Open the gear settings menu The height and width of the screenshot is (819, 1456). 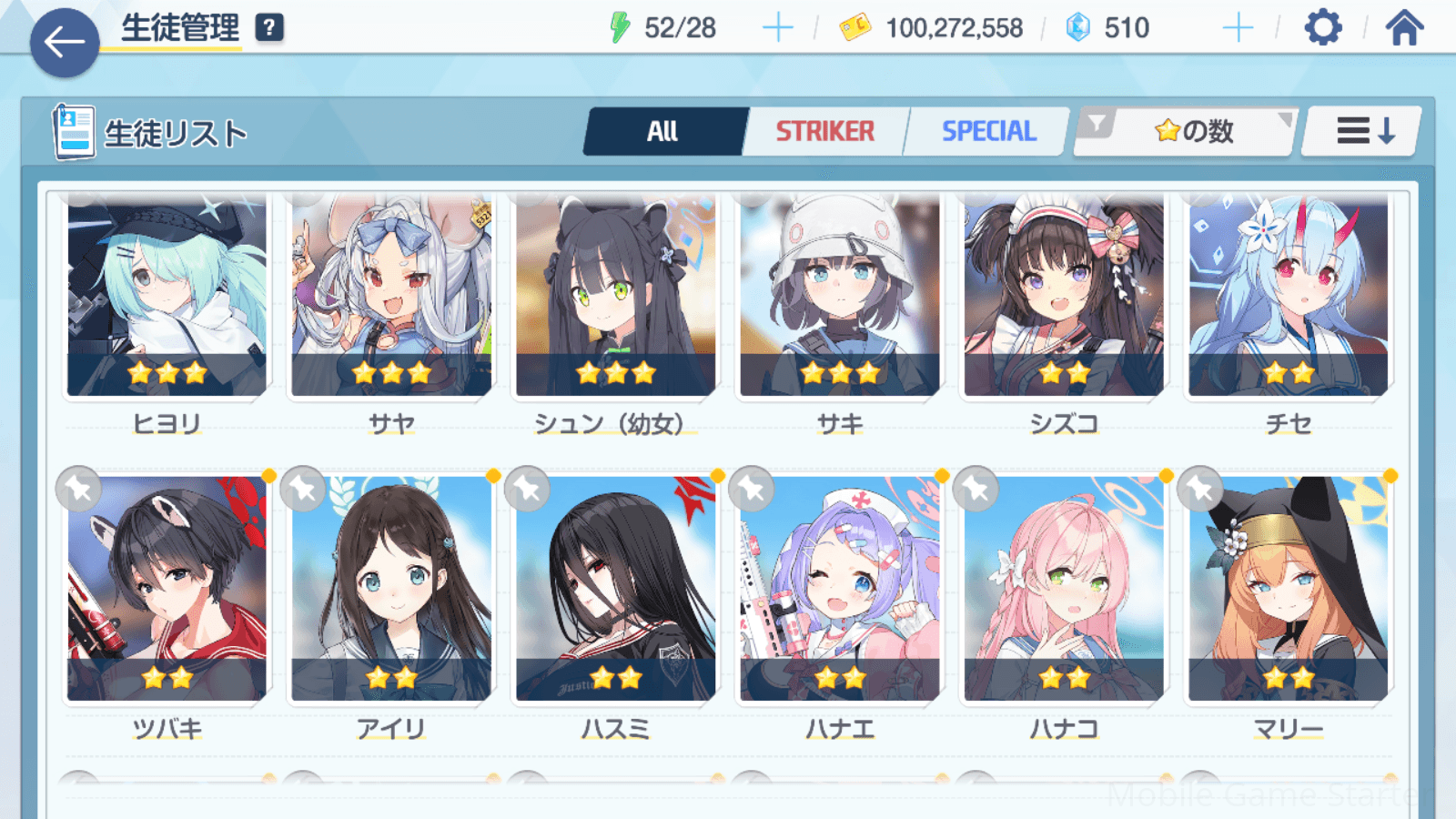(x=1322, y=28)
